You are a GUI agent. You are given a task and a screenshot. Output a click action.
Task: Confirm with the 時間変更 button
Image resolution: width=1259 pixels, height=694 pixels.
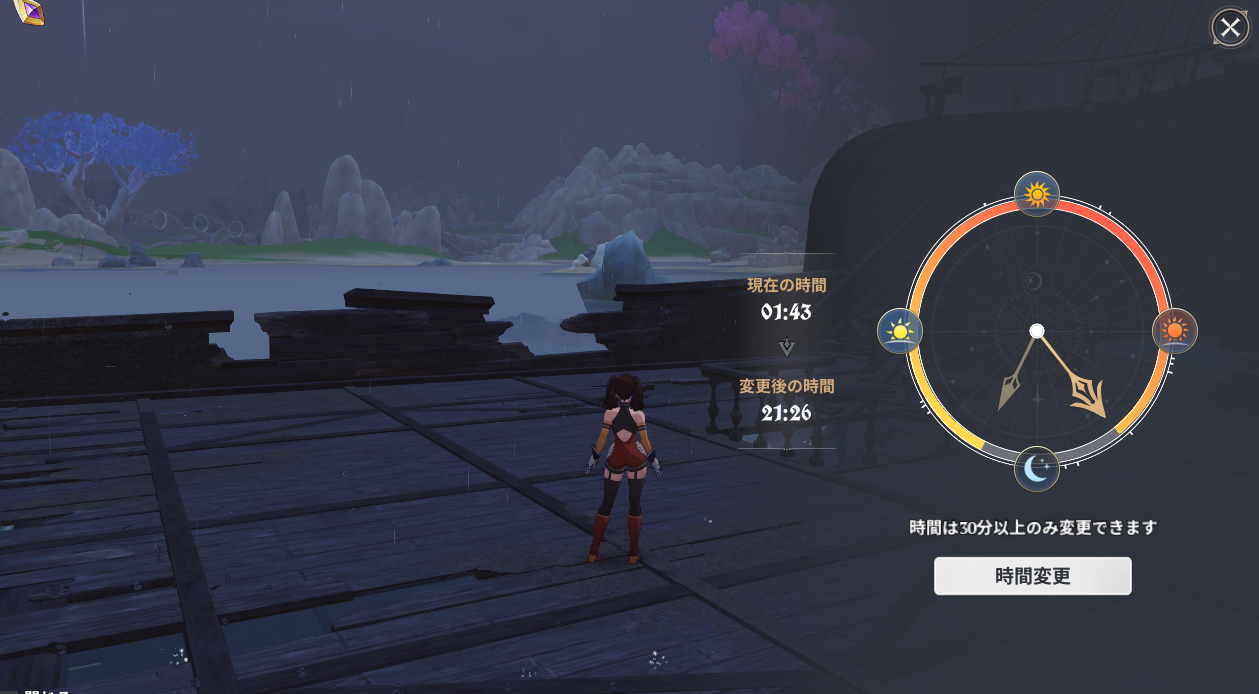1032,576
